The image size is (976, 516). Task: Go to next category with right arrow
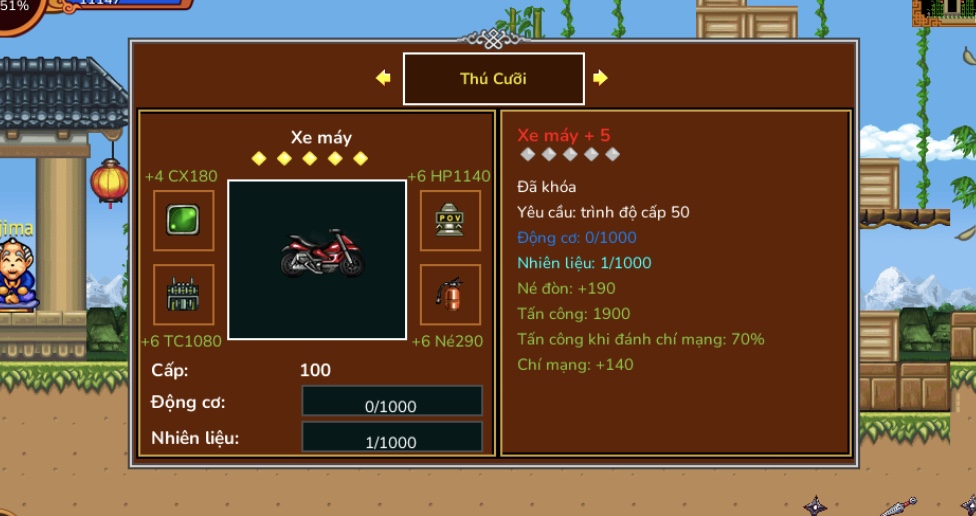(600, 78)
